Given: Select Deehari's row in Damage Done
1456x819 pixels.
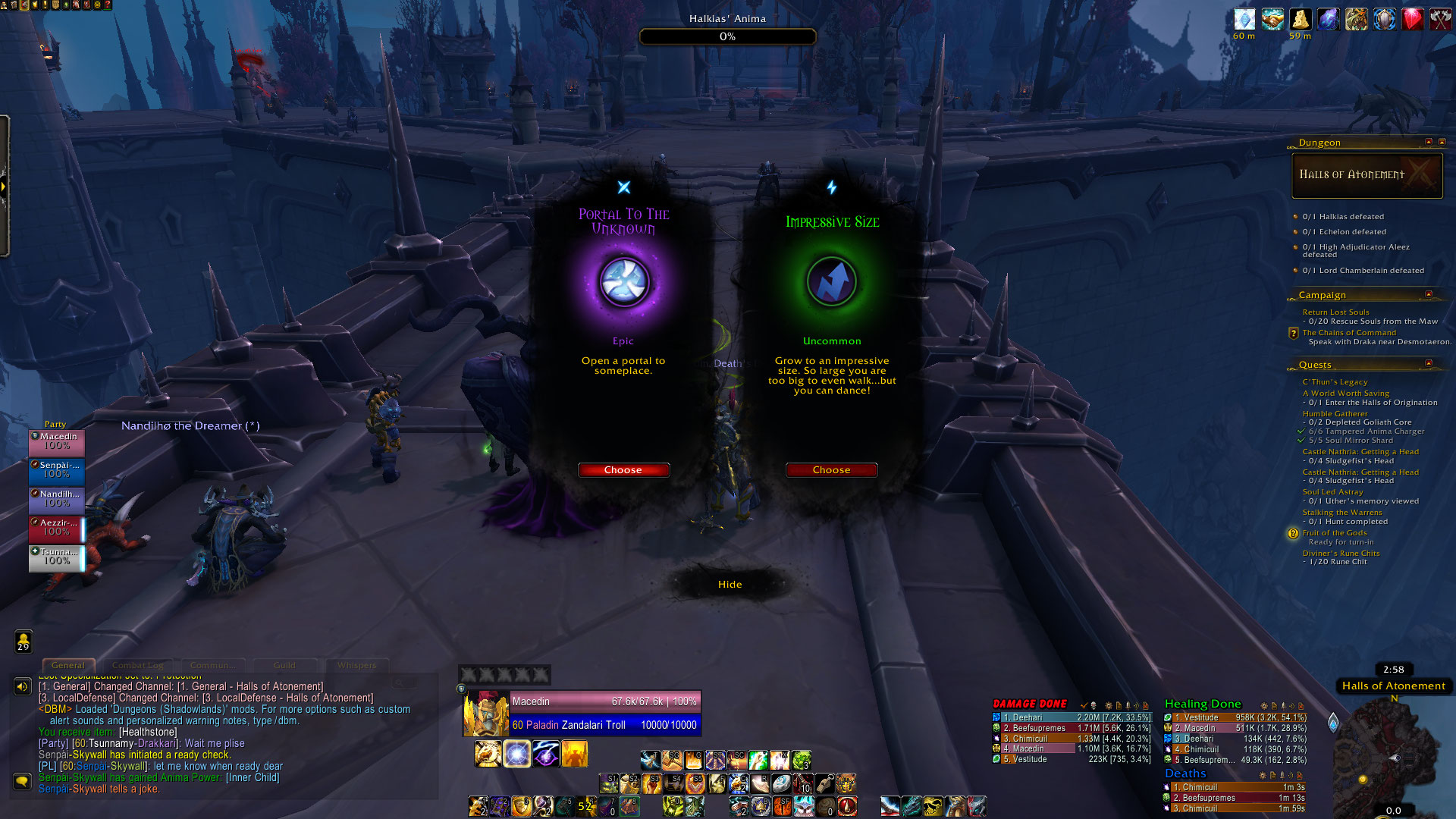Looking at the screenshot, I should 1072,717.
